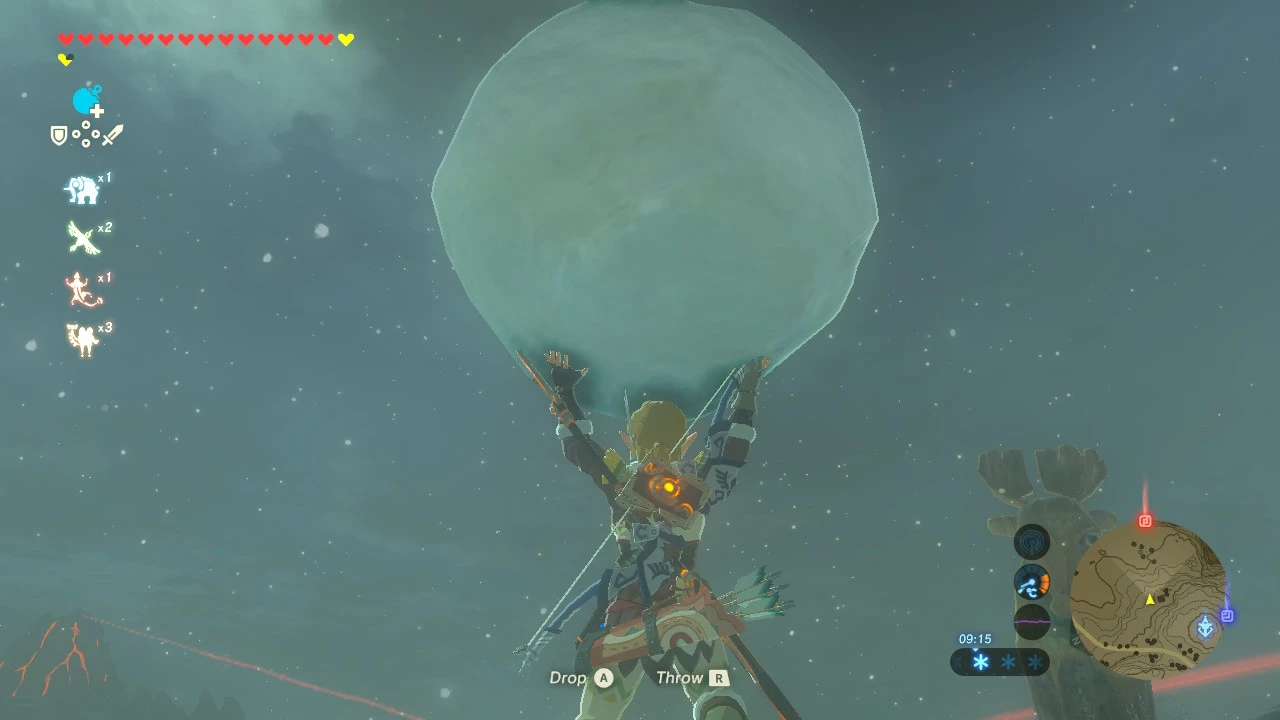Select the red shrine marker on minimap

pos(1146,521)
